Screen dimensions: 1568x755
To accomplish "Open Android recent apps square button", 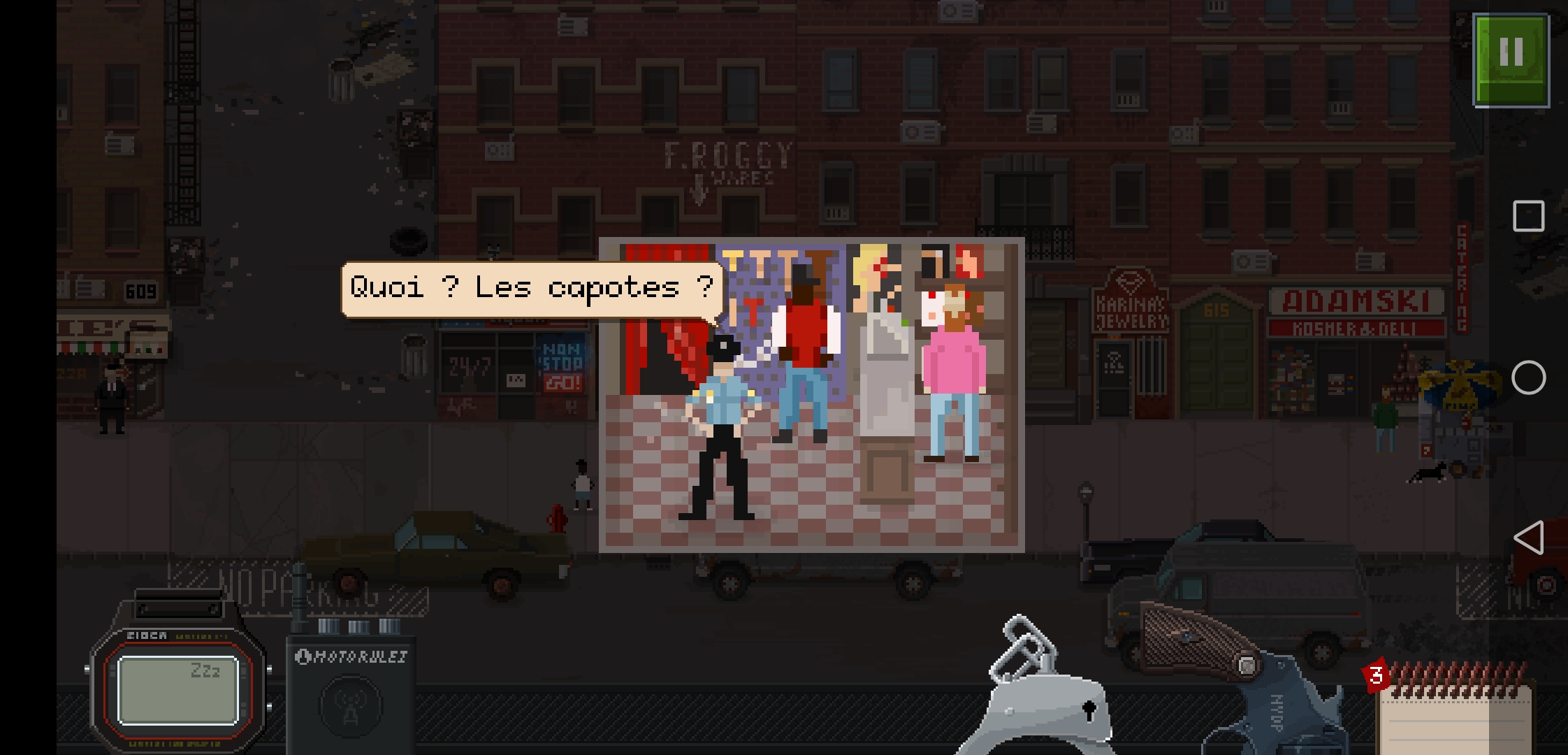I will click(1528, 216).
